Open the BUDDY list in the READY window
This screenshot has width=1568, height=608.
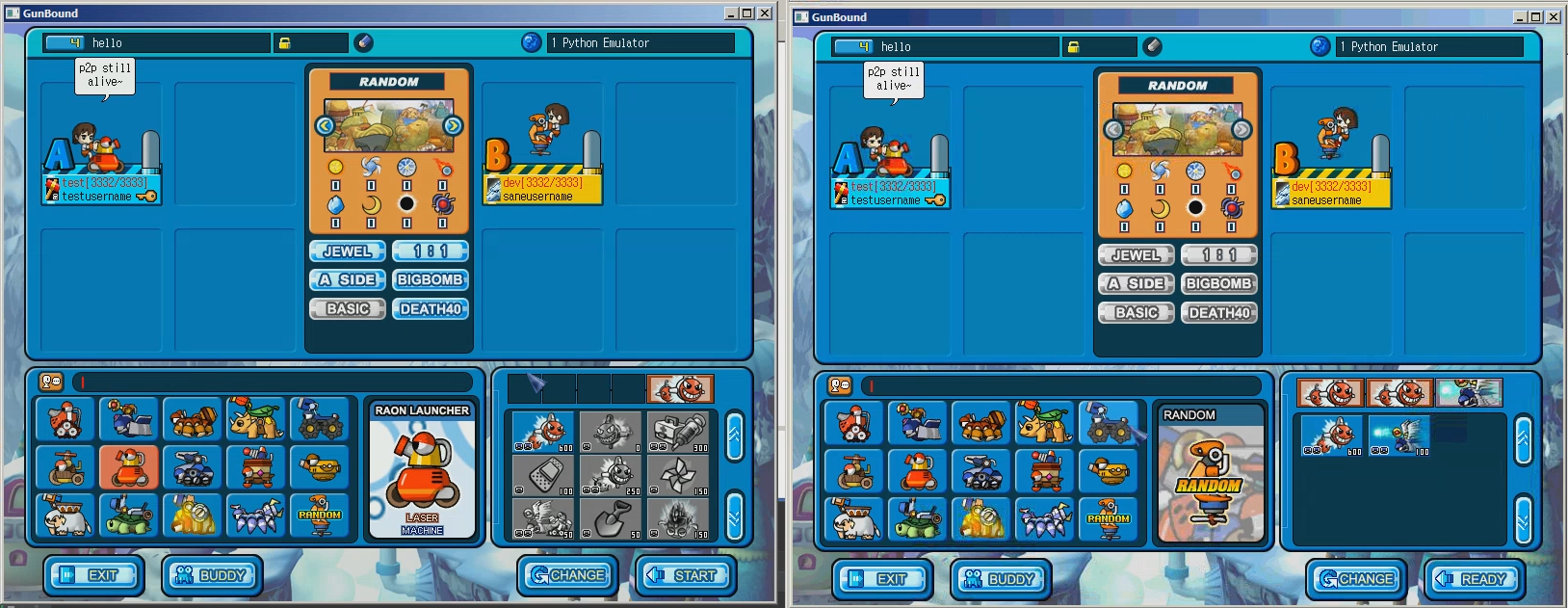[x=1001, y=580]
